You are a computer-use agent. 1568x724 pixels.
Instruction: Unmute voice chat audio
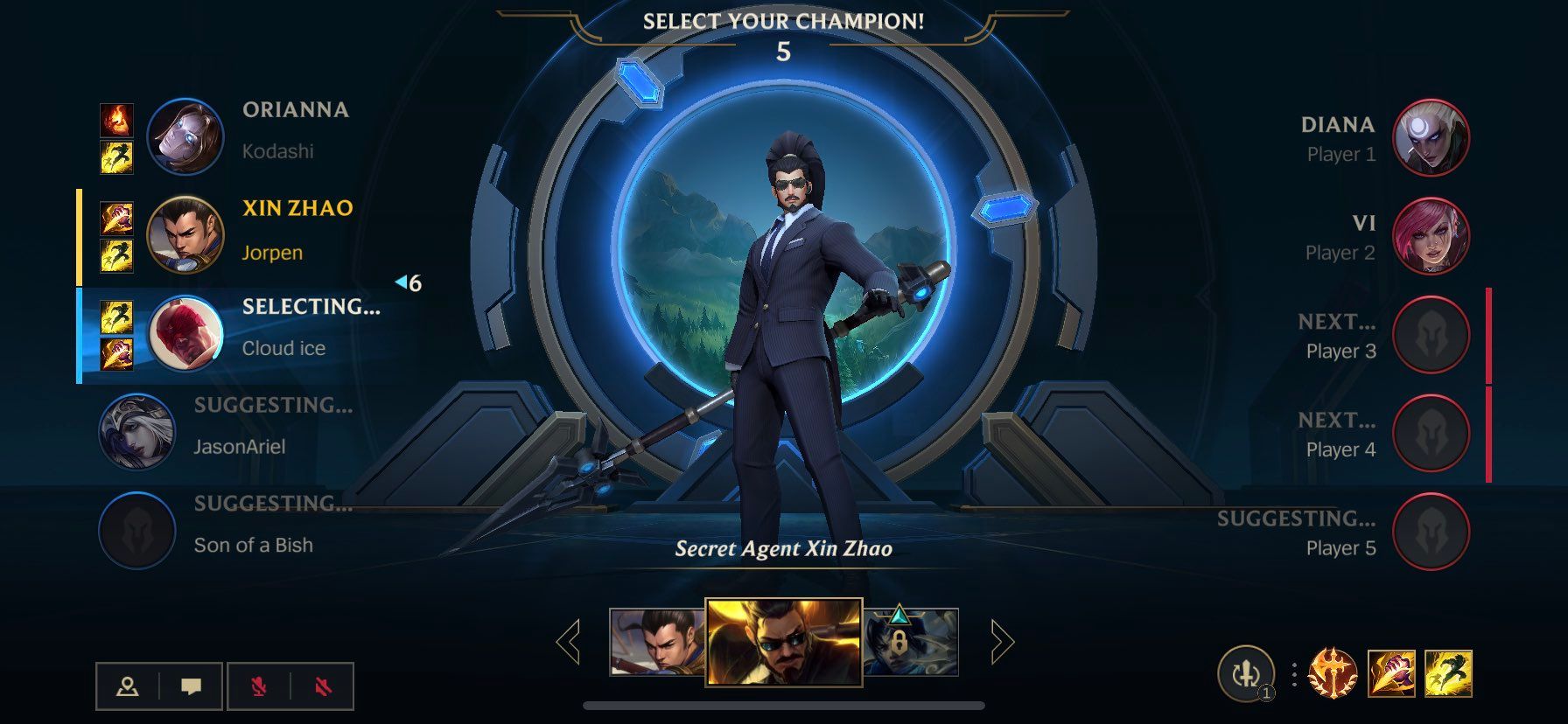[322, 687]
